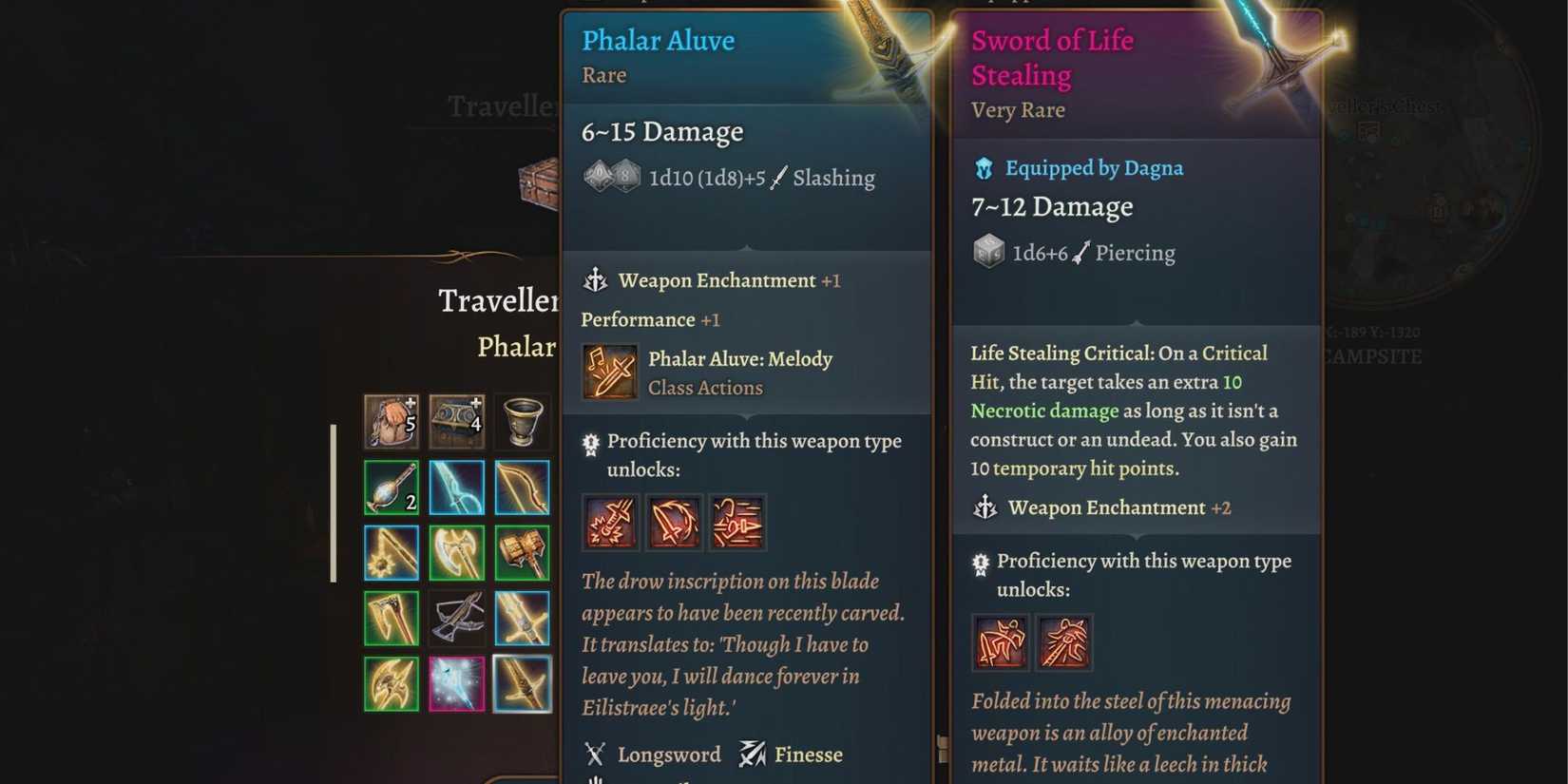
Task: Click the Equipped by Dagna helmet icon
Action: (x=982, y=168)
